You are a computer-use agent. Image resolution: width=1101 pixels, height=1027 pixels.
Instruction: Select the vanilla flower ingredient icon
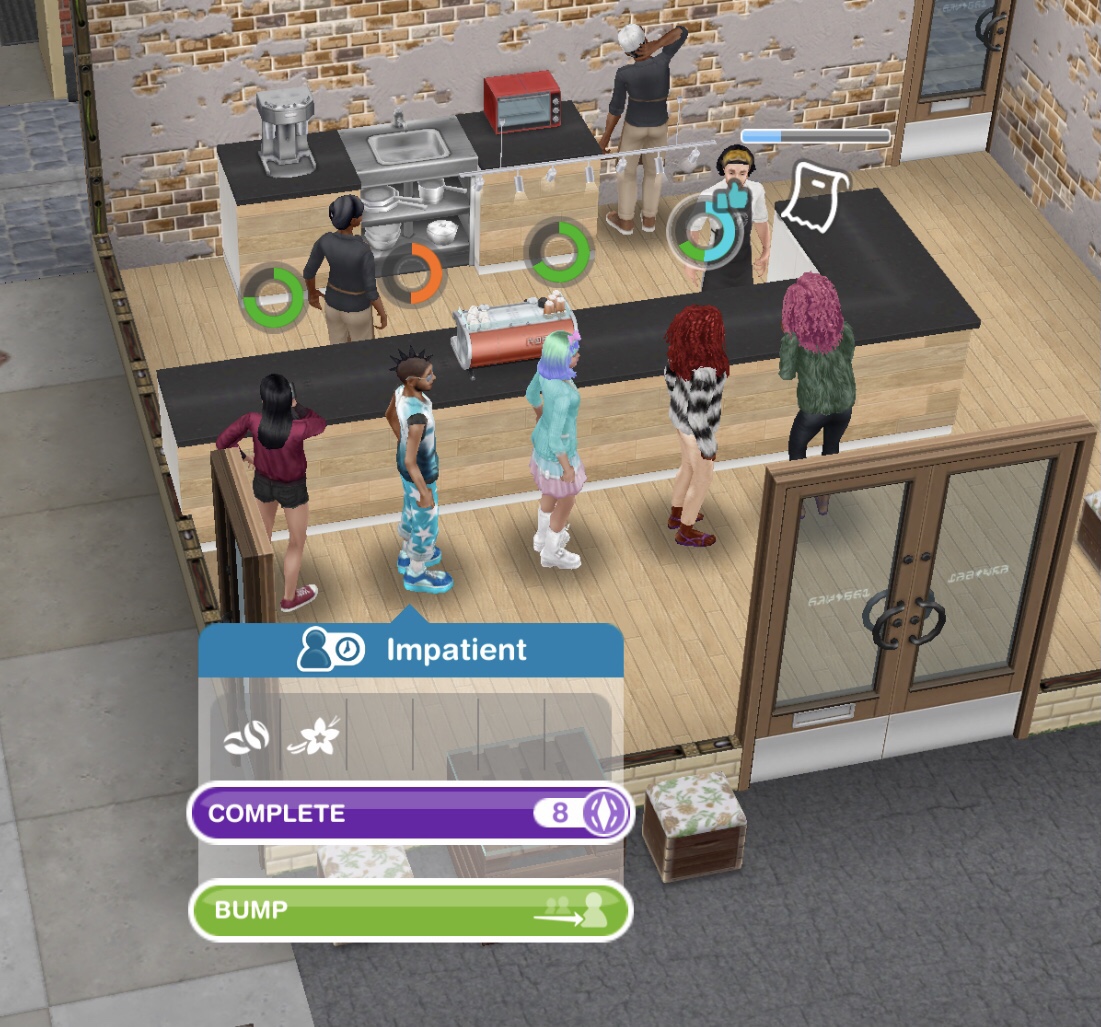pyautogui.click(x=313, y=738)
